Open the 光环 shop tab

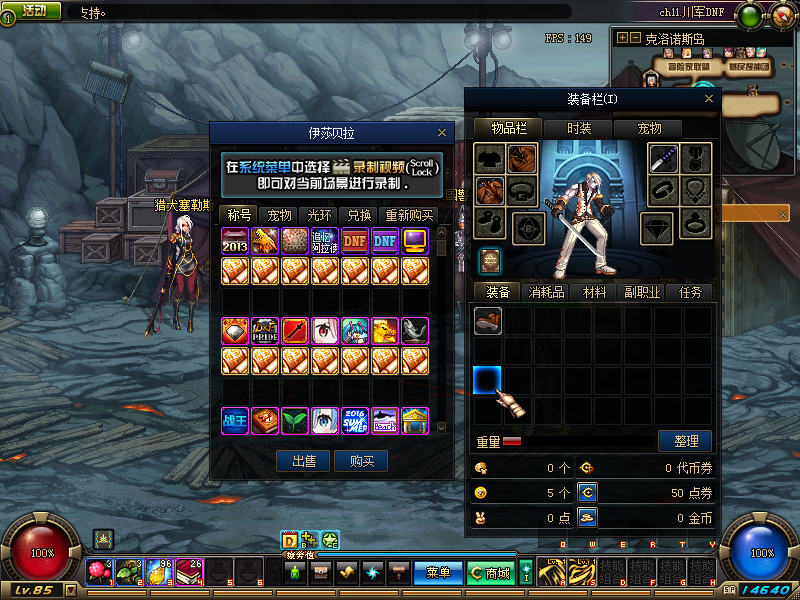coord(319,215)
